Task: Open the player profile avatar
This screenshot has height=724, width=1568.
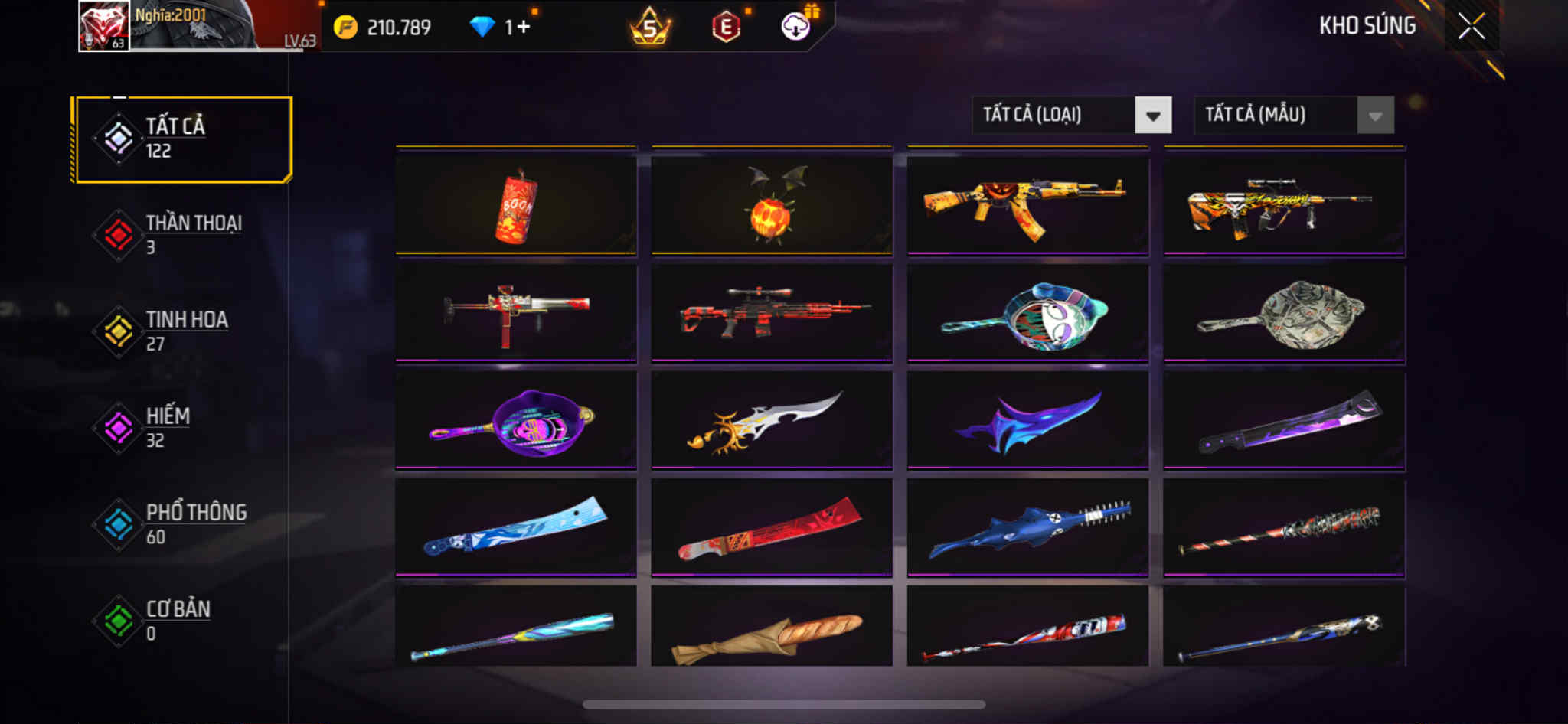Action: coord(104,26)
